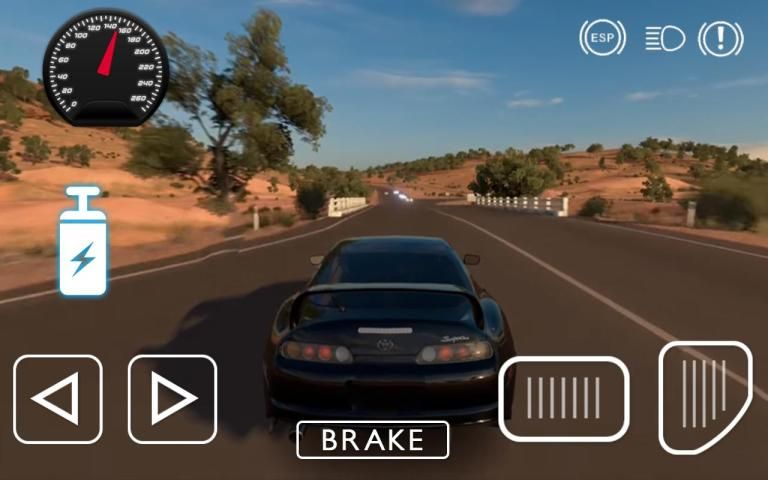
Task: Toggle the exclamation warning indicator icon
Action: tap(720, 38)
